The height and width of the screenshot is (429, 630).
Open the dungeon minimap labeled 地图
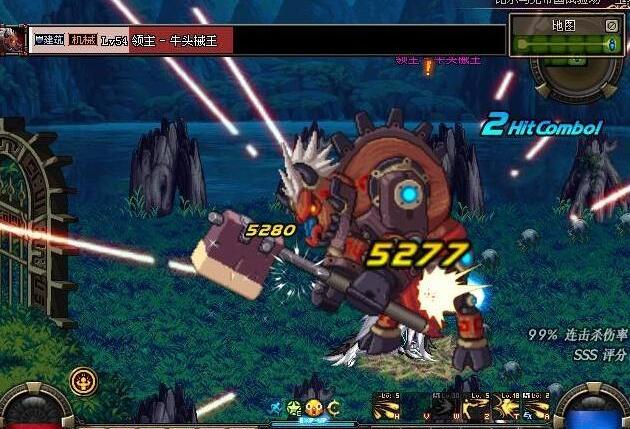564,24
